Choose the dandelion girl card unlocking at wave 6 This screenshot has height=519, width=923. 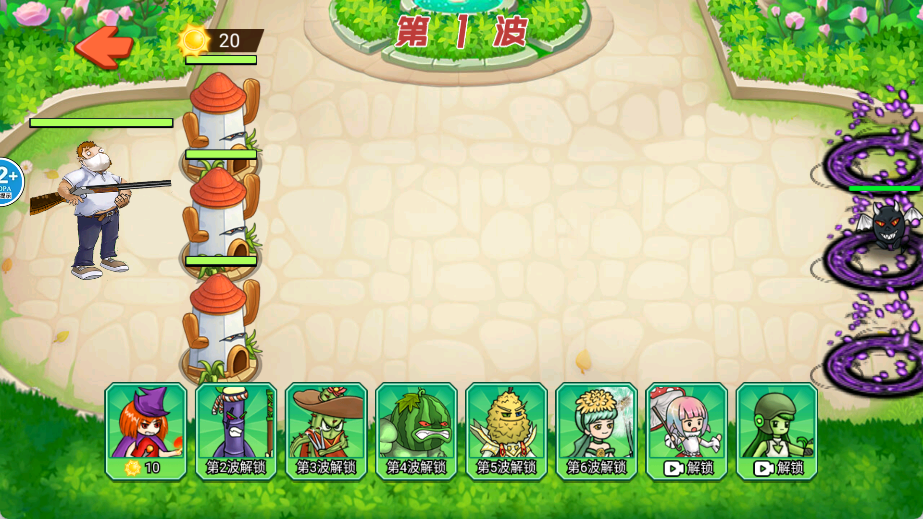click(x=596, y=431)
